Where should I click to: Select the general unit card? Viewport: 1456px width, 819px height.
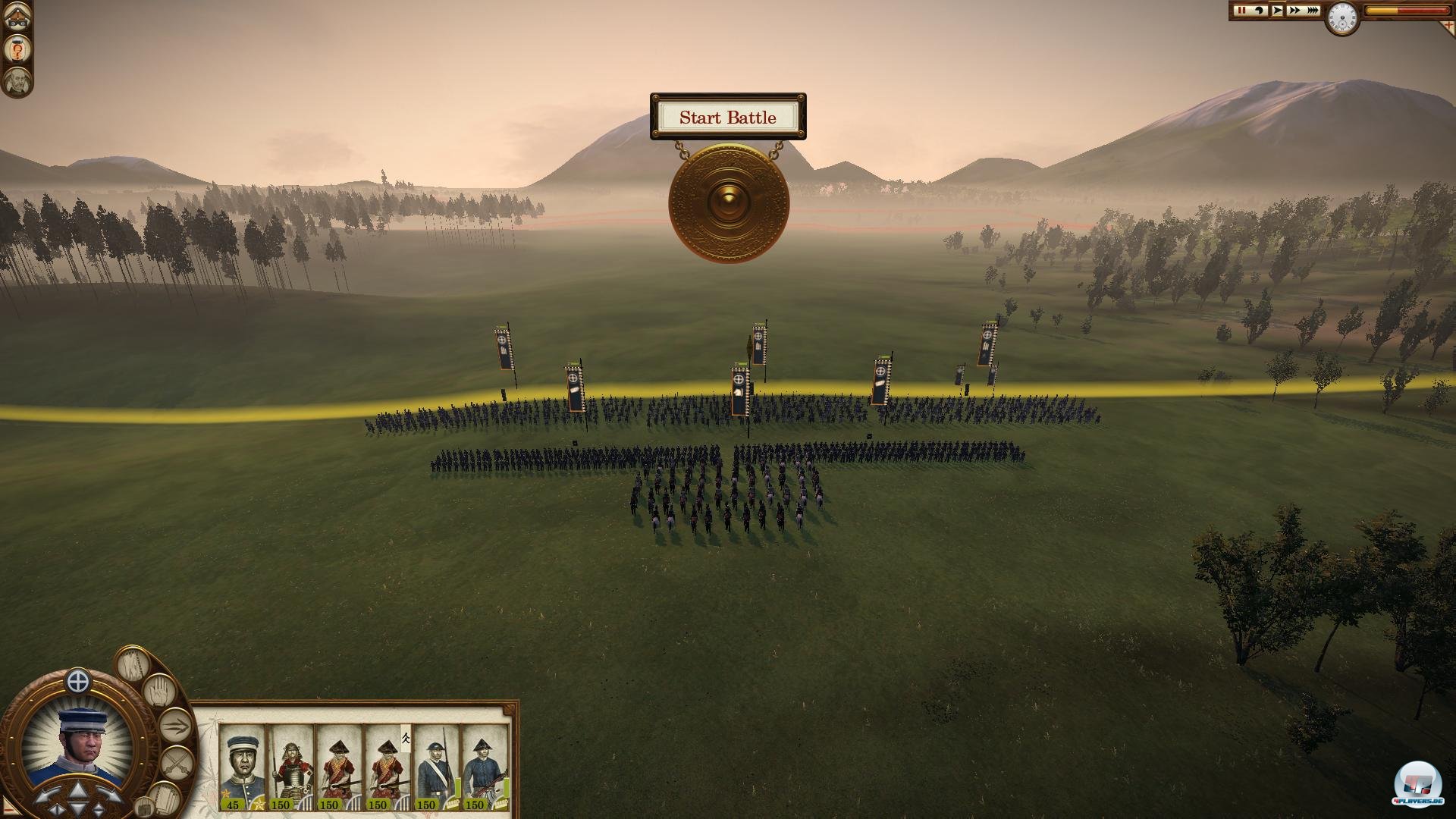click(242, 767)
